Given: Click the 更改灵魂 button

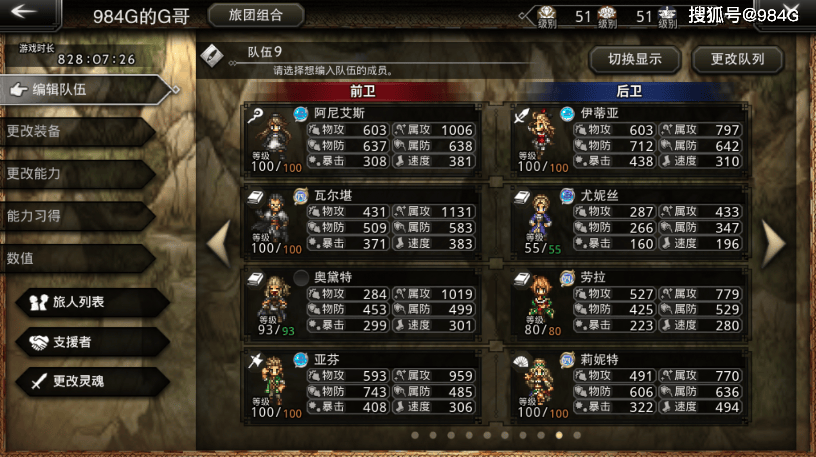Looking at the screenshot, I should [90, 381].
